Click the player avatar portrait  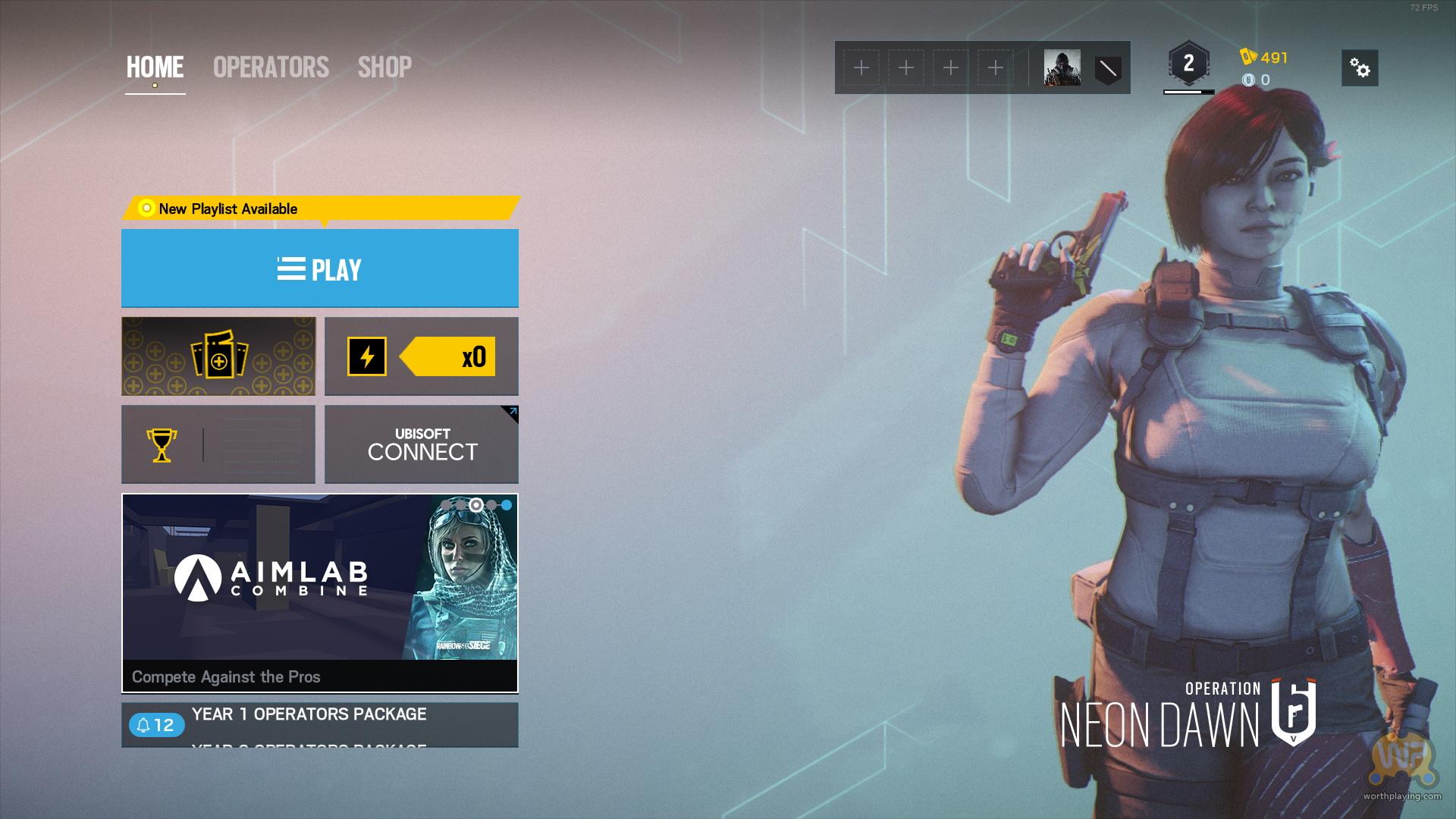1062,68
